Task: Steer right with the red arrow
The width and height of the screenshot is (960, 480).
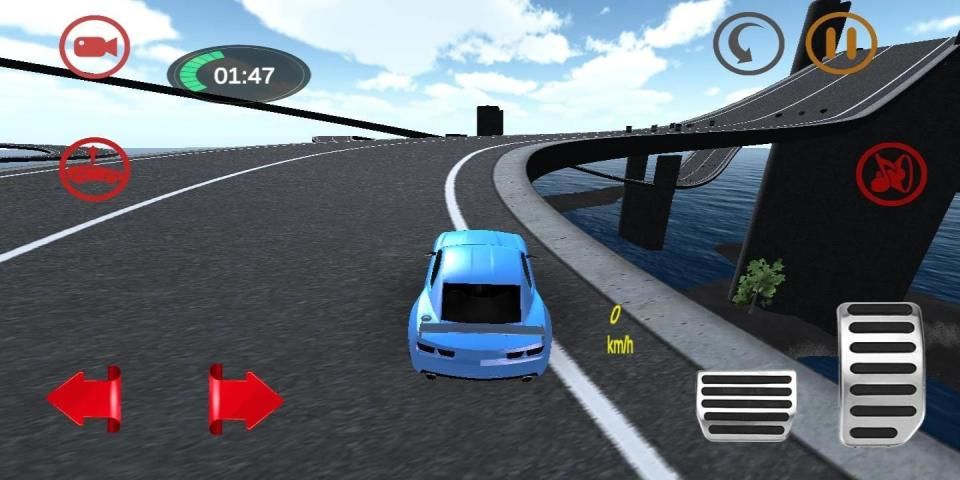Action: 244,400
